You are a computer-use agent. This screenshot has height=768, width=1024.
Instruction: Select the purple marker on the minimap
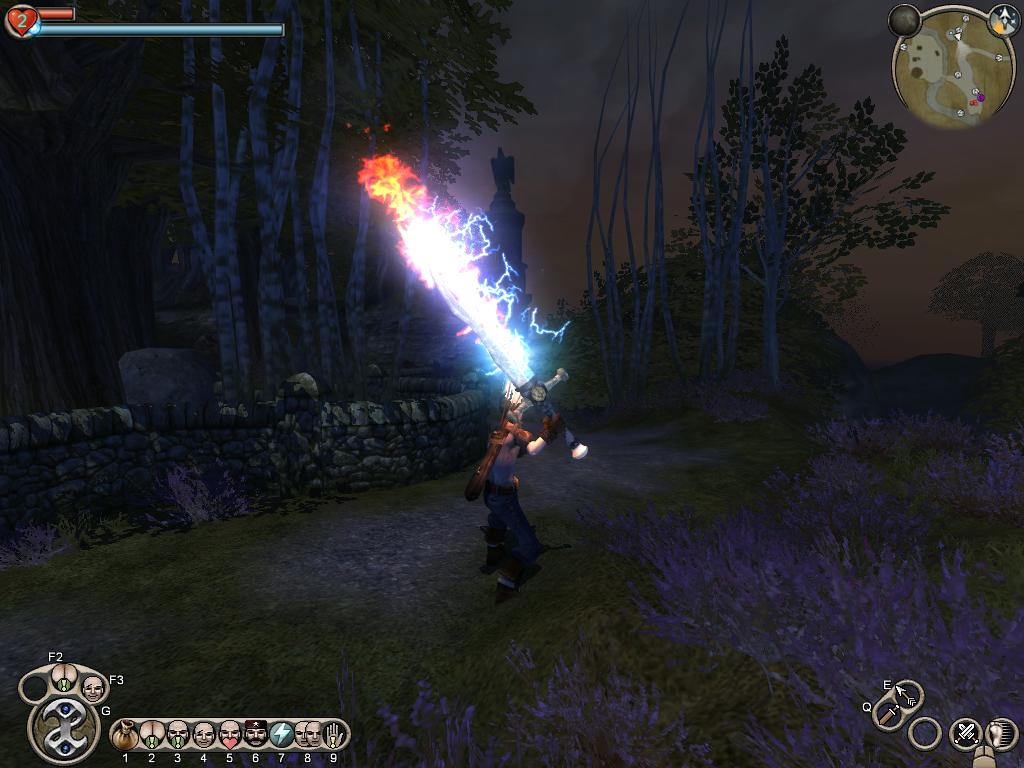pos(980,97)
